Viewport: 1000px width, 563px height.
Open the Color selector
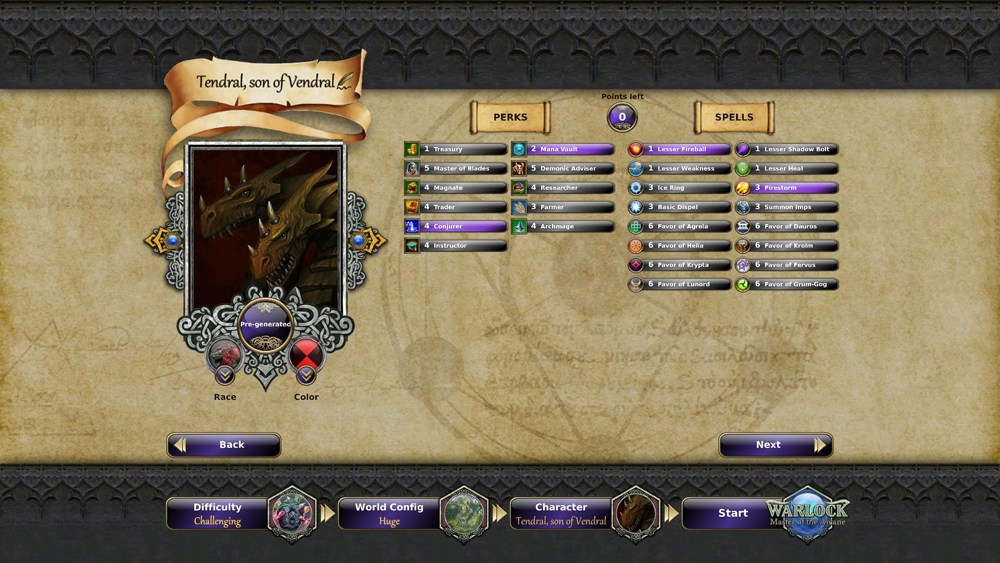(306, 360)
